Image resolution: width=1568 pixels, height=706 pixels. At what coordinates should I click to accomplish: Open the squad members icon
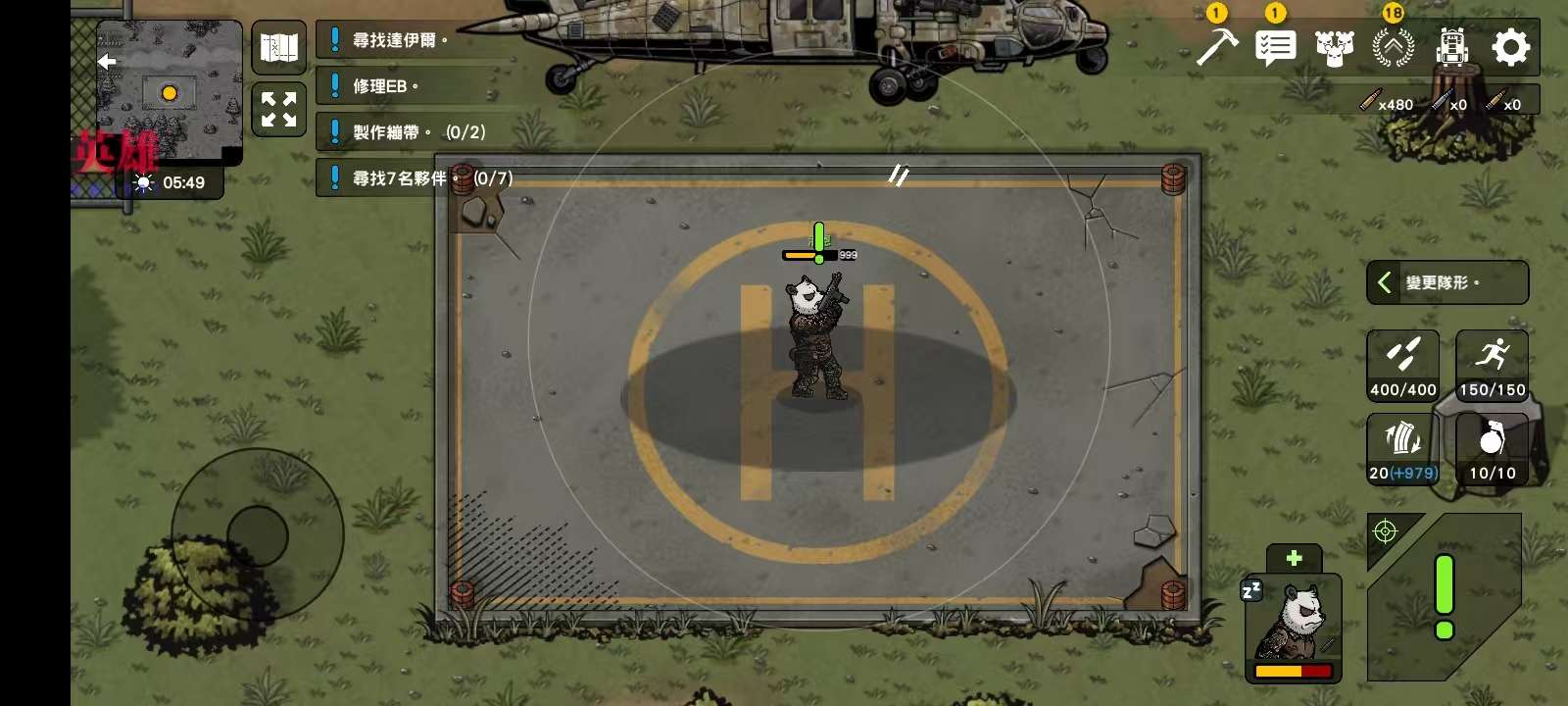coord(1334,47)
